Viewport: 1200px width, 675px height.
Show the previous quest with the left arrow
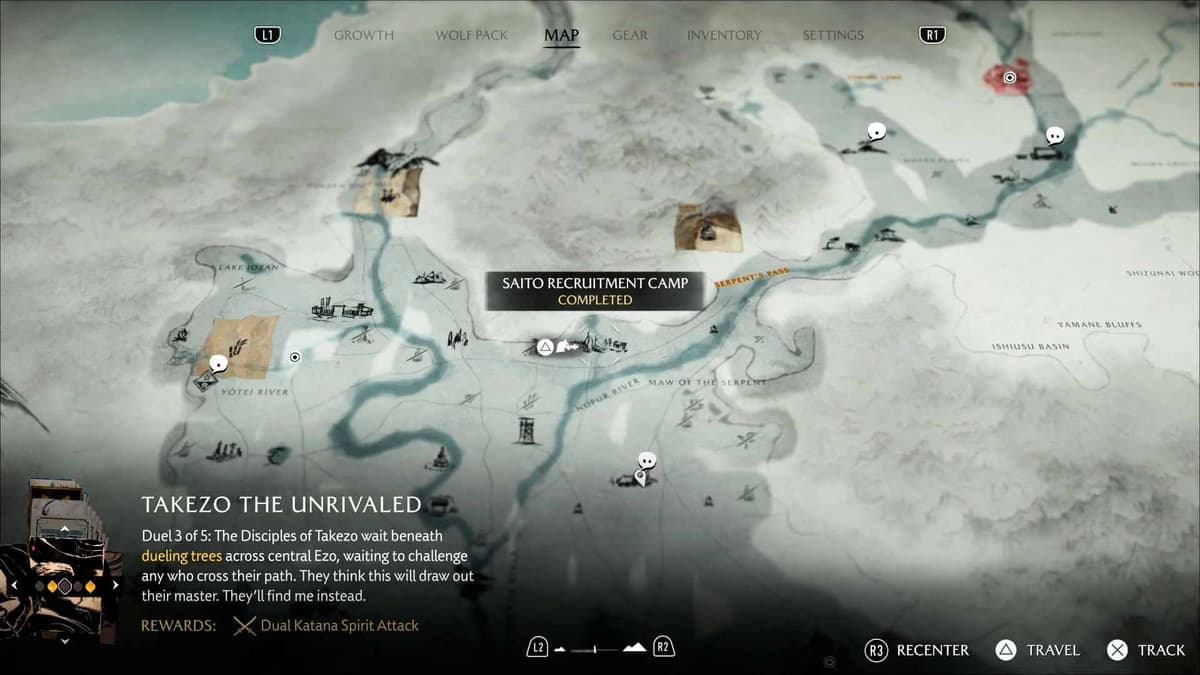[14, 585]
